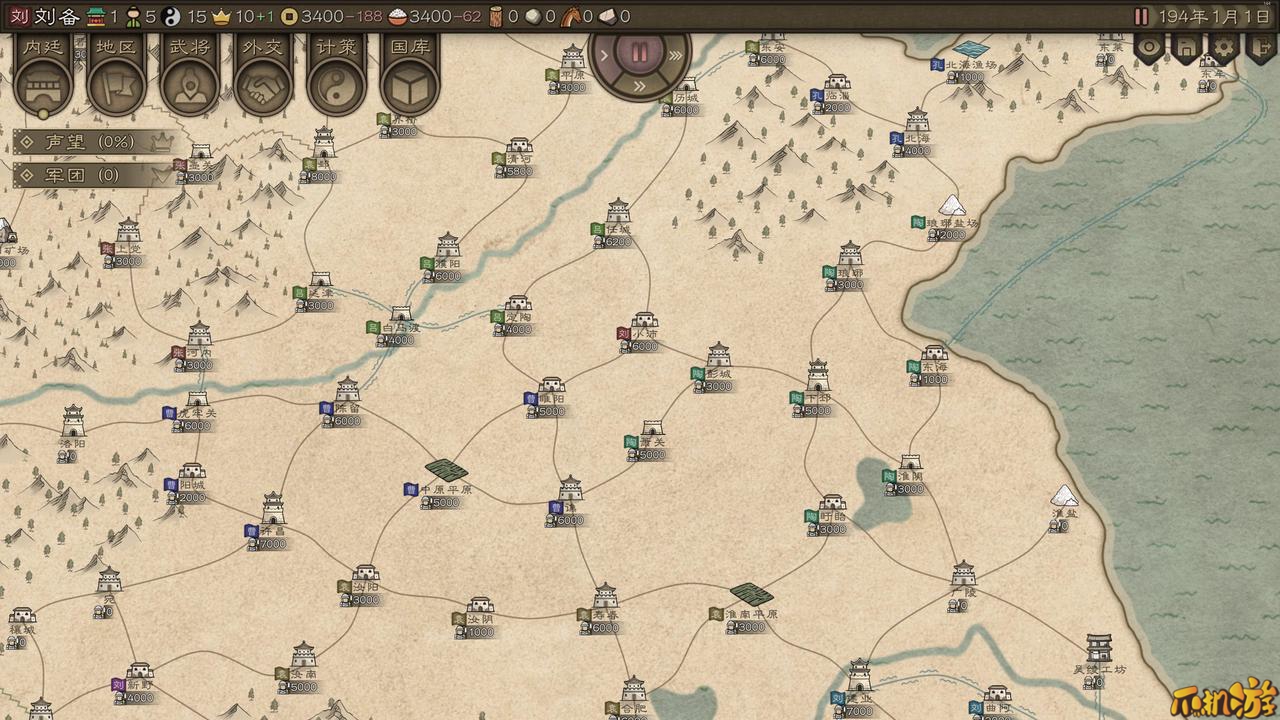Select the 洛阳 city on the map
The image size is (1280, 720).
[73, 422]
